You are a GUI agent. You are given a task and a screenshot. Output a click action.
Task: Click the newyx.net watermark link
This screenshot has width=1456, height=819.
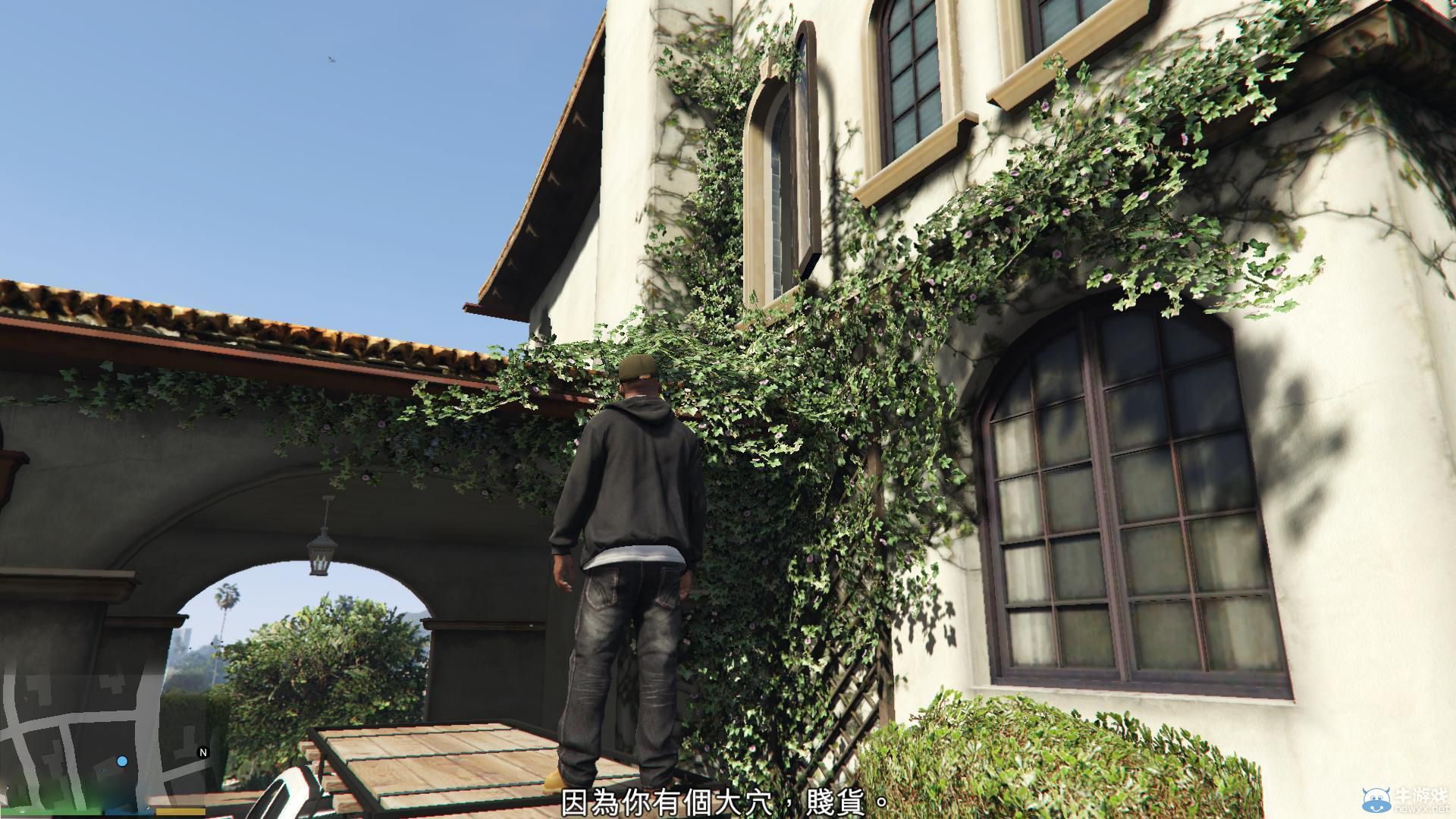coord(1424,808)
